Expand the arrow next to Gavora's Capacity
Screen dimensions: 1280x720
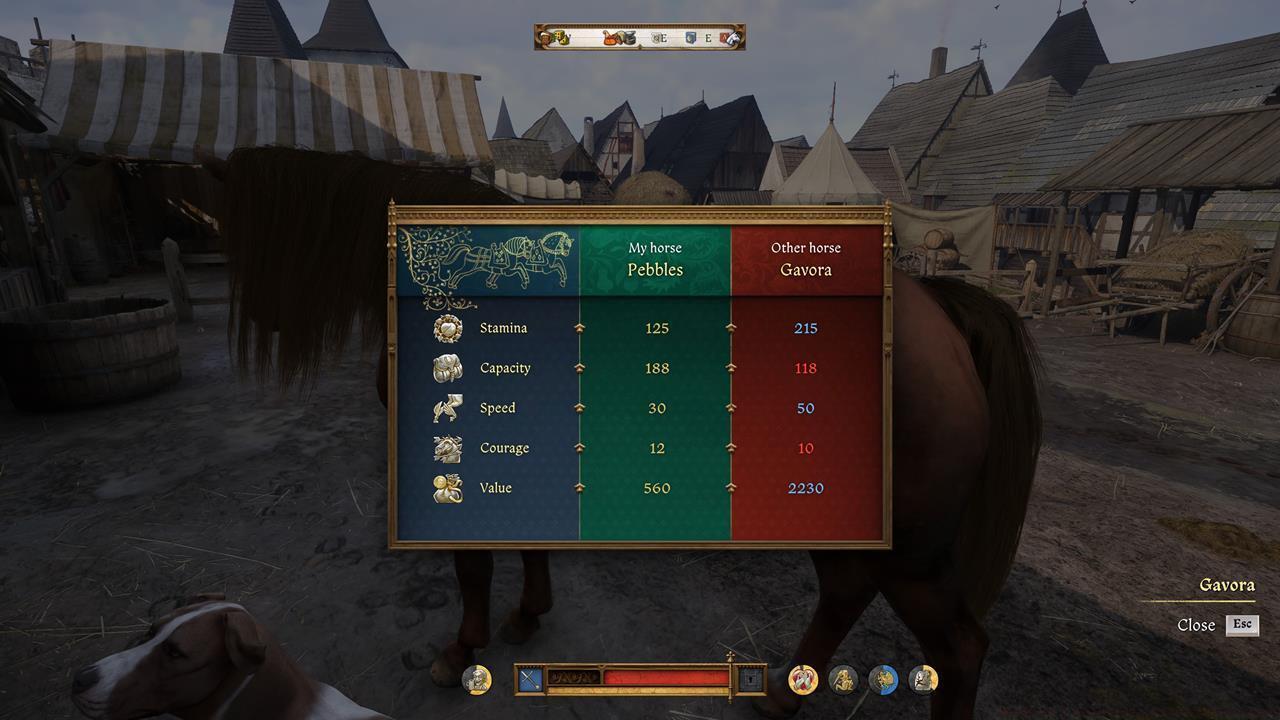(x=730, y=367)
